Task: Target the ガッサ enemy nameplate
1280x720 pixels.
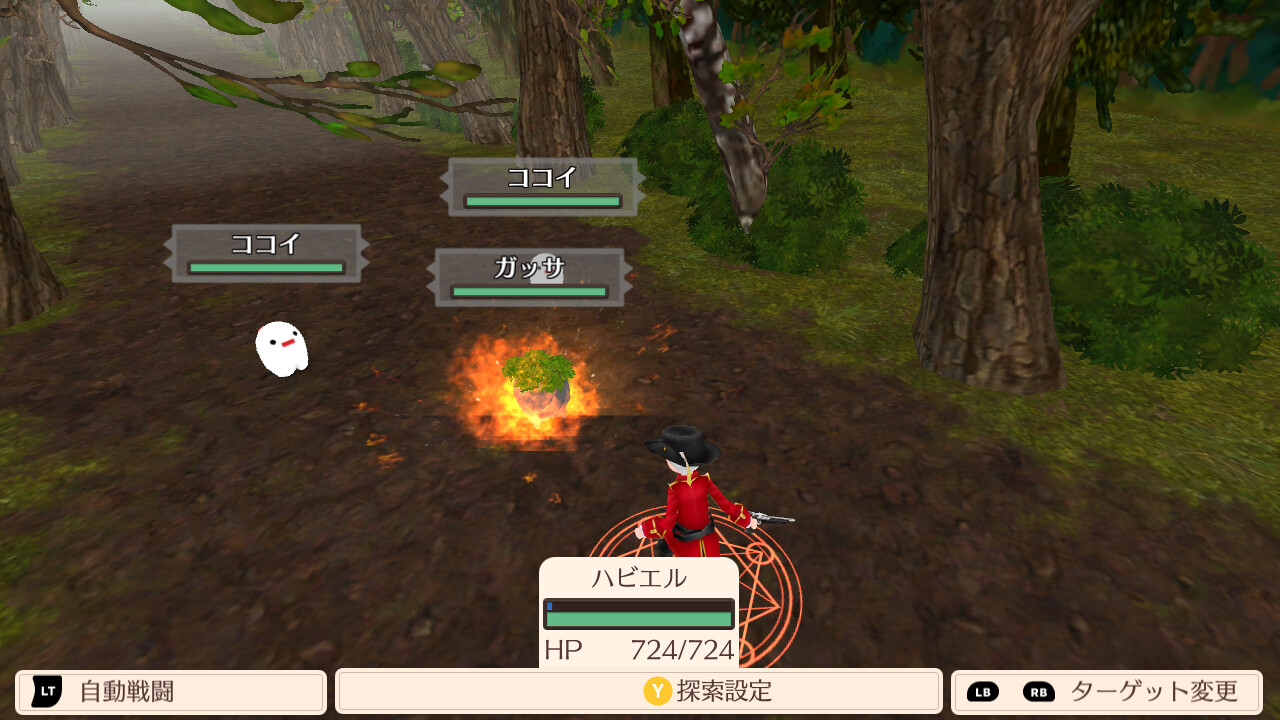Action: (529, 277)
